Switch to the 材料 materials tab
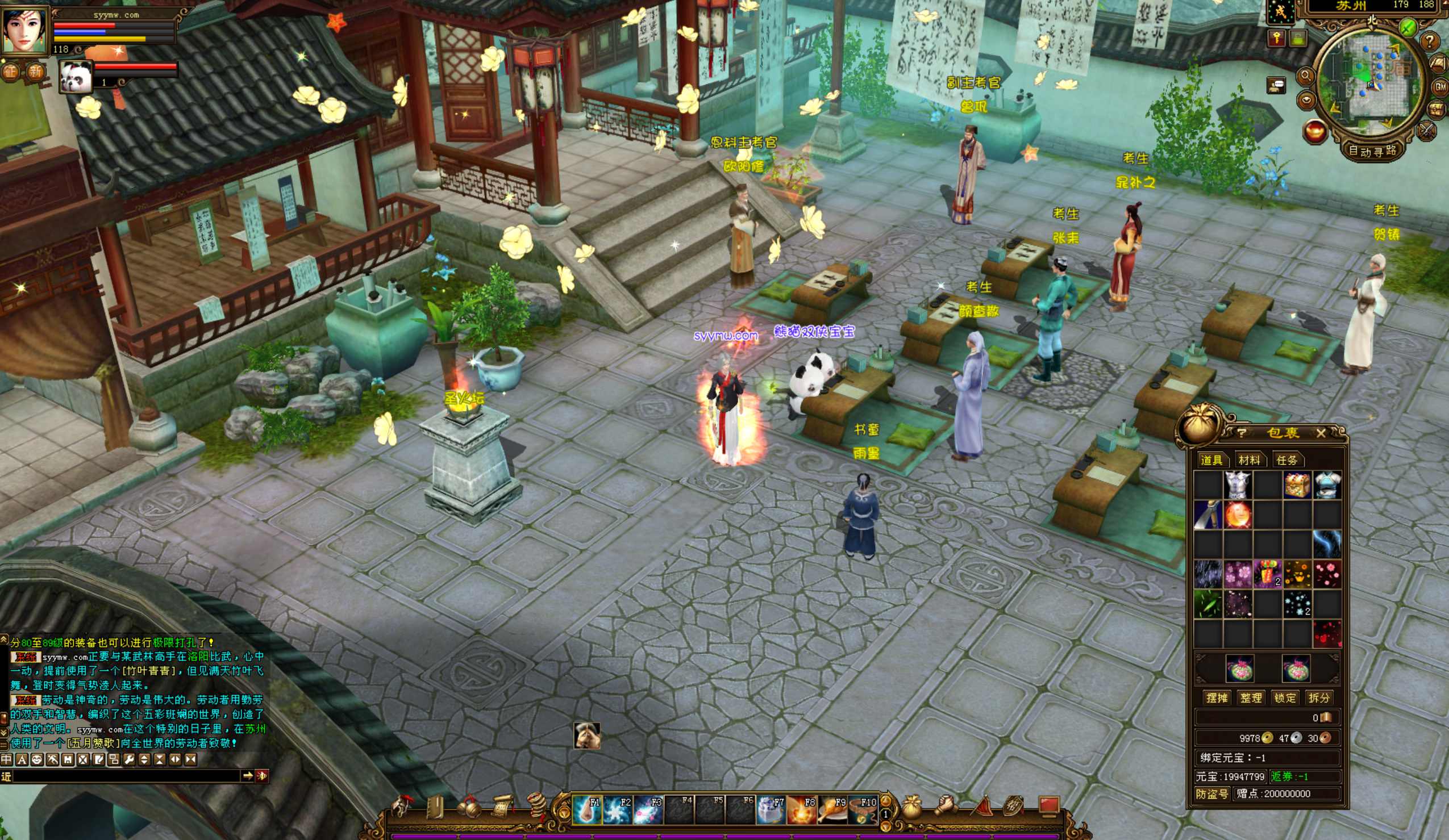1449x840 pixels. 1249,460
